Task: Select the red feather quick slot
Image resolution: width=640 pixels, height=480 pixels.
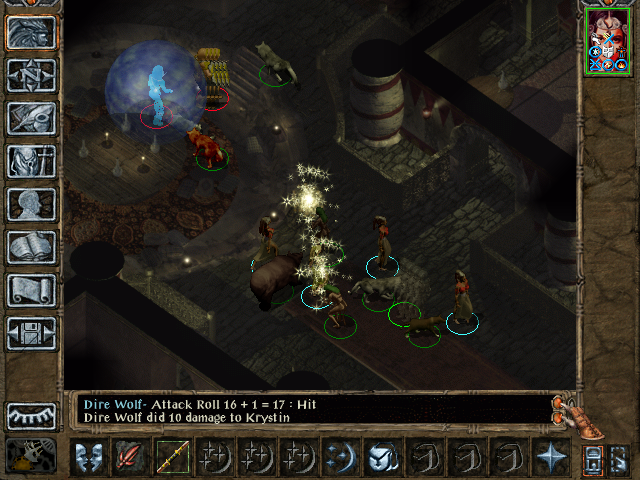Action: [129, 457]
